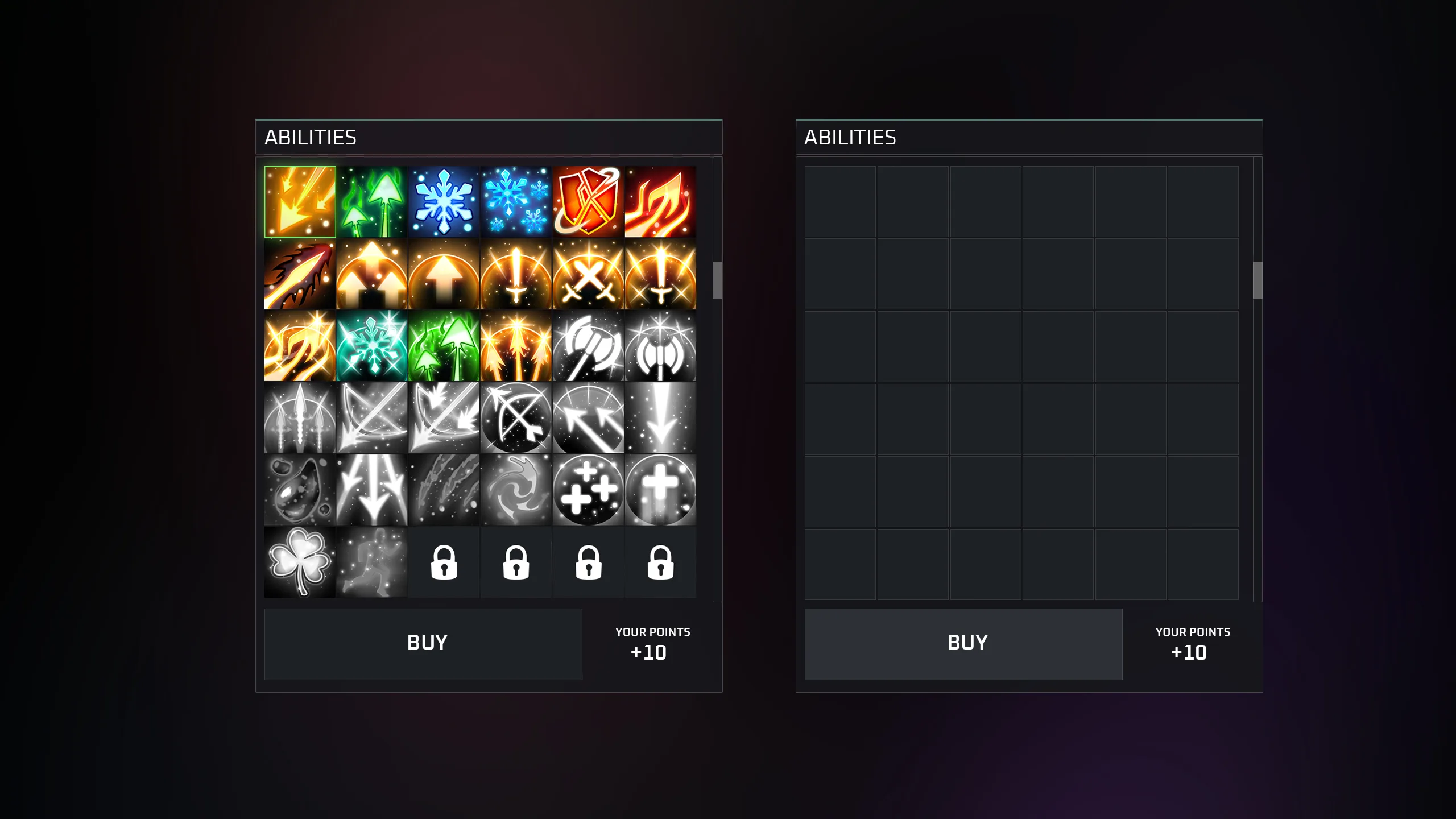Screen dimensions: 1456x819
Task: Click BUY under the filled abilities grid
Action: (423, 644)
